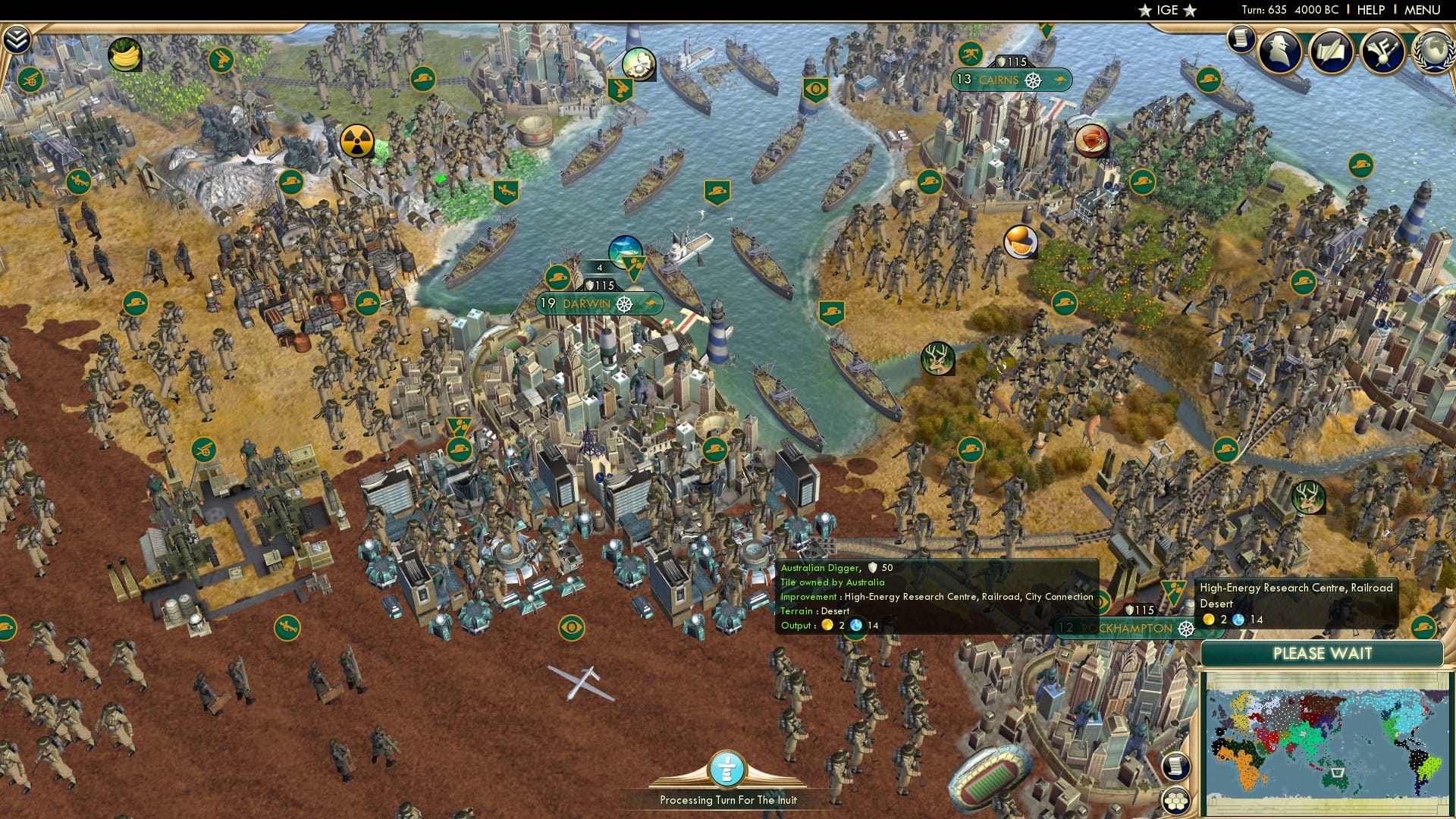The width and height of the screenshot is (1456, 819).
Task: Toggle Strategic View with the hexagon icon
Action: (x=1175, y=802)
